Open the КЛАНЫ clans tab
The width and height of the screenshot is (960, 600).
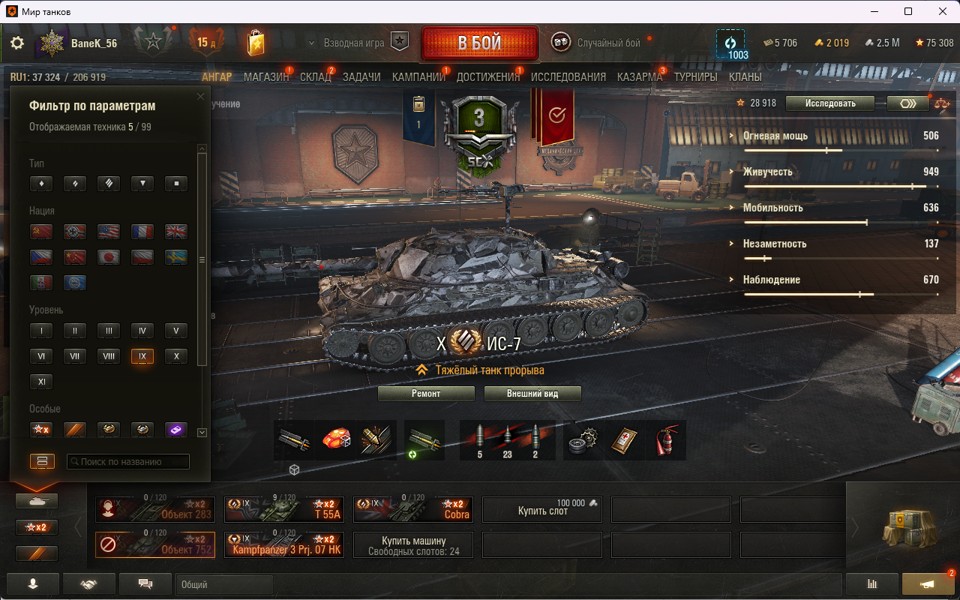745,77
